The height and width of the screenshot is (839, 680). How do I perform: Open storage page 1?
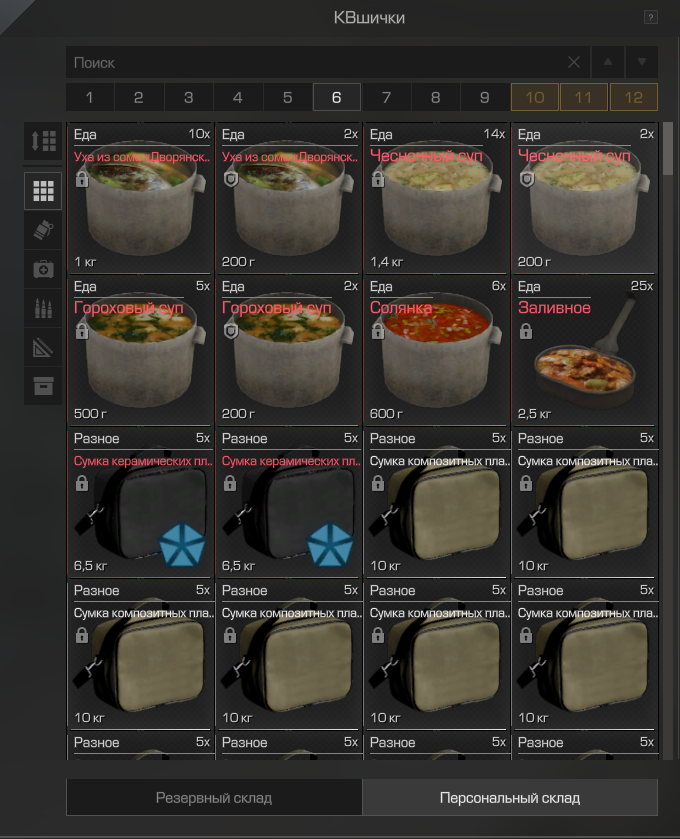[x=90, y=97]
